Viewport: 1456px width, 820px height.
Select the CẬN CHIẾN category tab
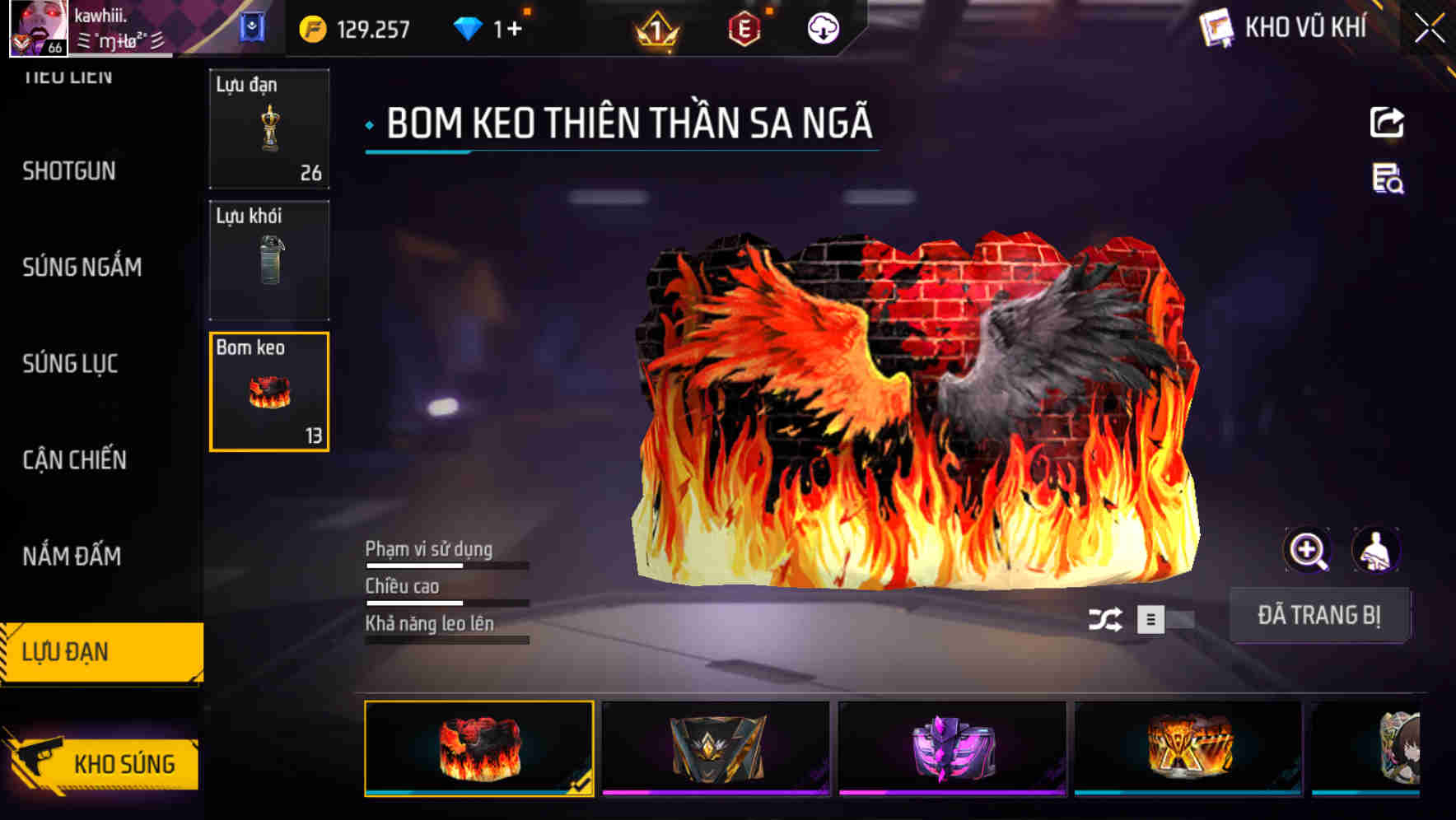pos(72,461)
